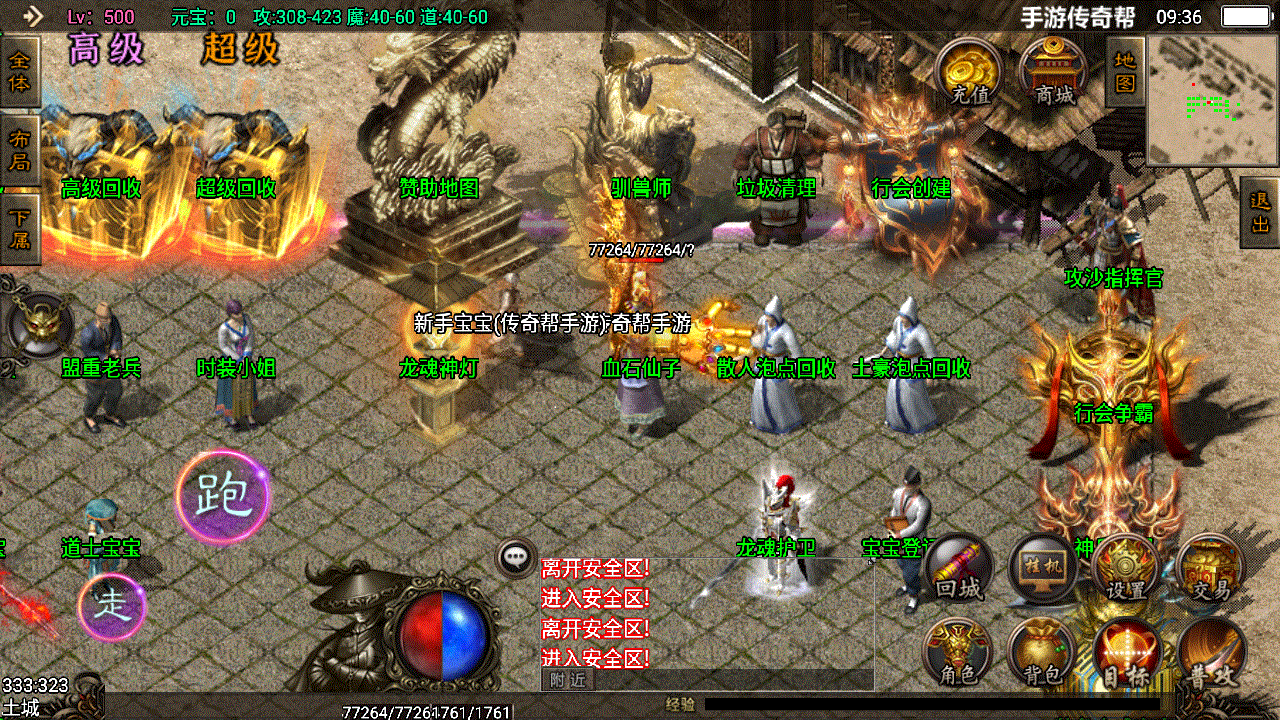The width and height of the screenshot is (1280, 720).
Task: Open the chat speech bubble icon
Action: (516, 558)
